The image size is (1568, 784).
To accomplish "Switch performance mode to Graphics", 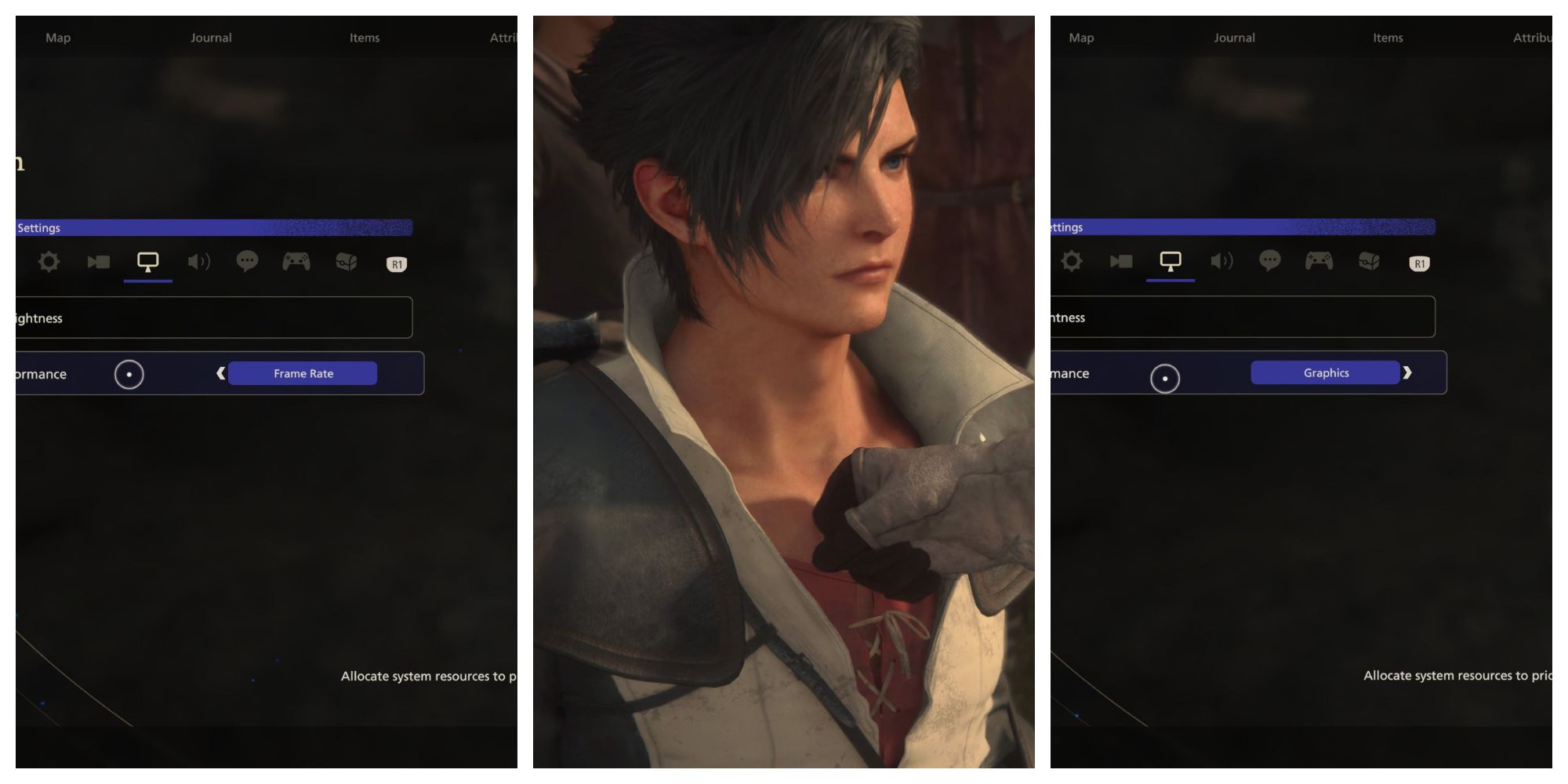I will tap(1325, 372).
